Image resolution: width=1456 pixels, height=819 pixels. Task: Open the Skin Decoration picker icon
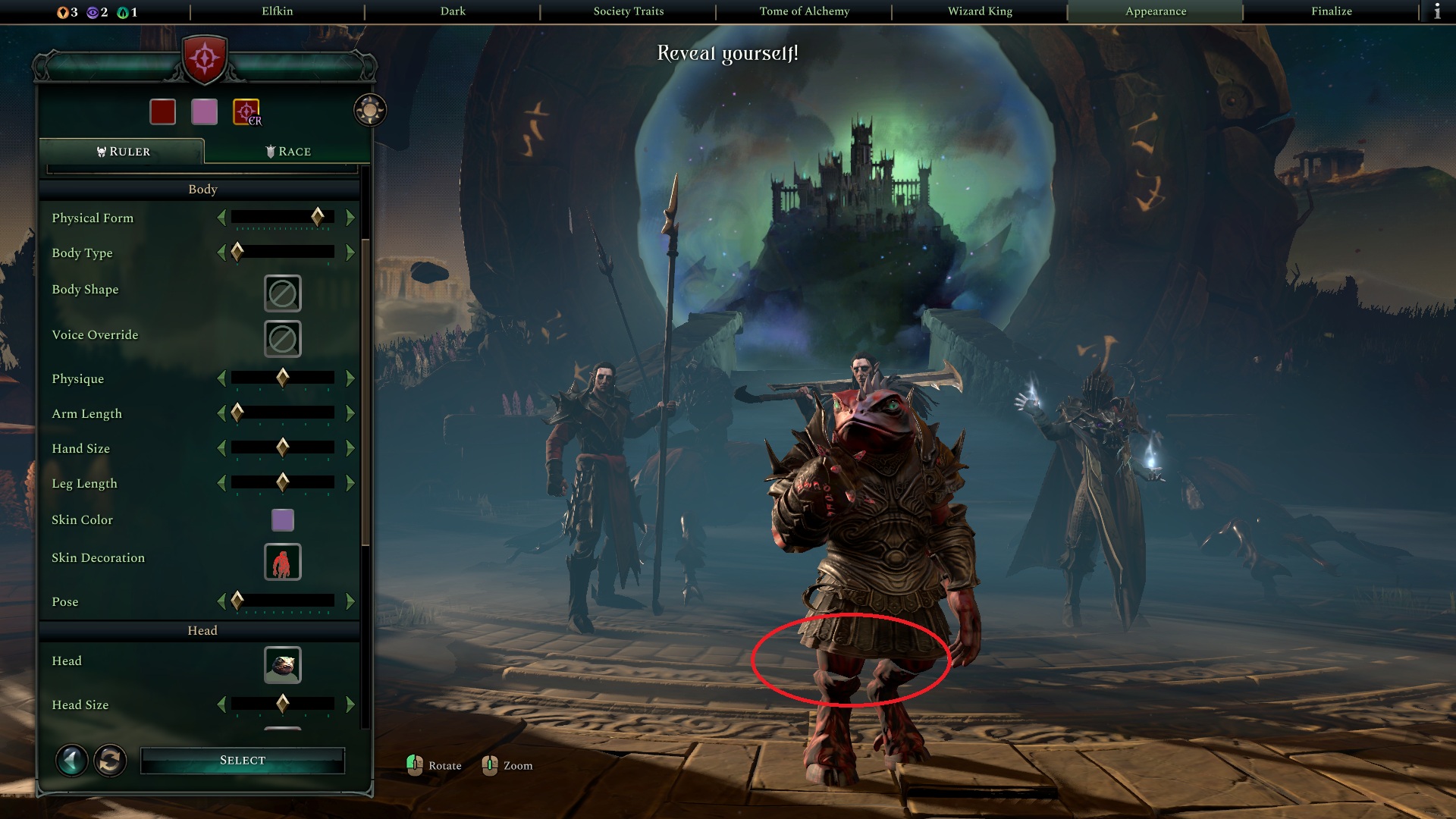coord(282,562)
